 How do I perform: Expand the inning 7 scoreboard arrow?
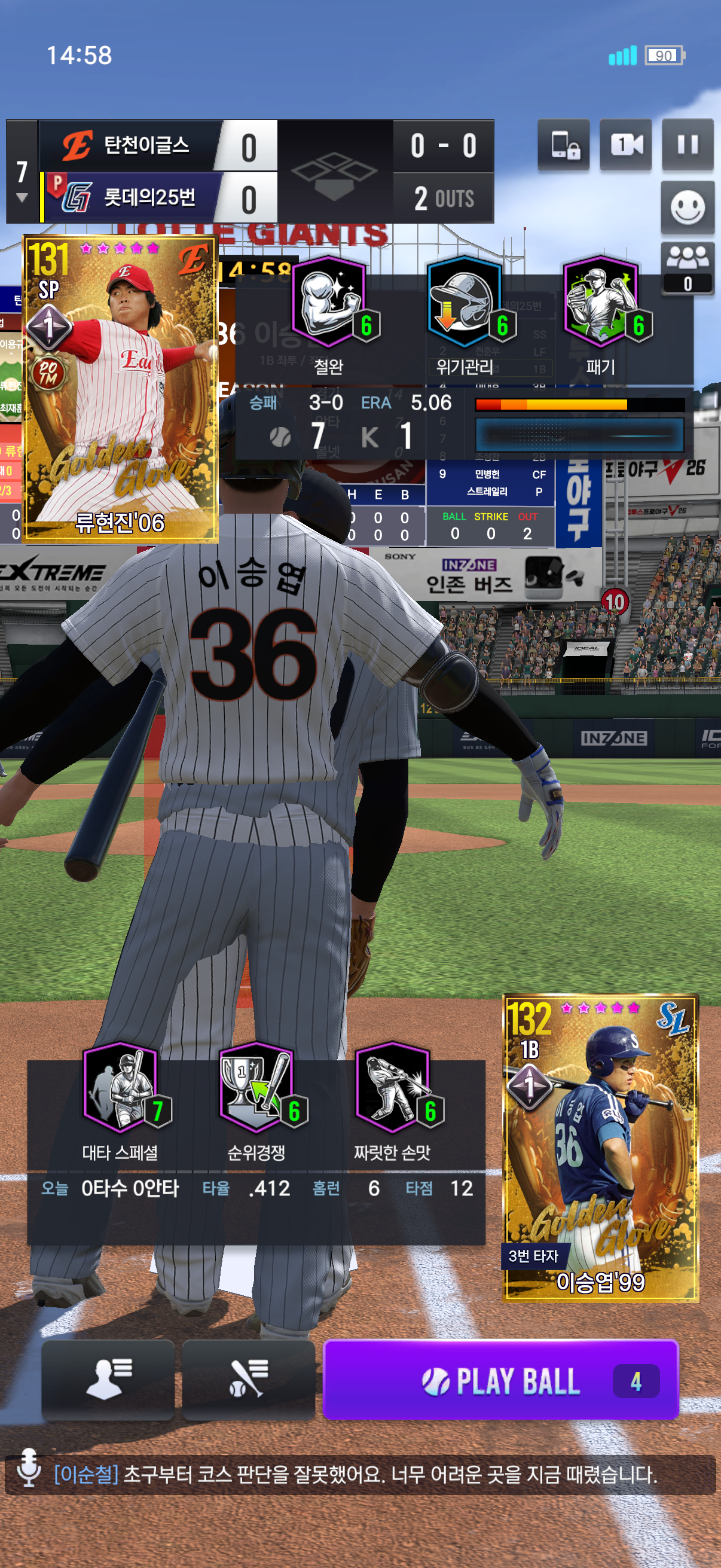click(x=22, y=197)
